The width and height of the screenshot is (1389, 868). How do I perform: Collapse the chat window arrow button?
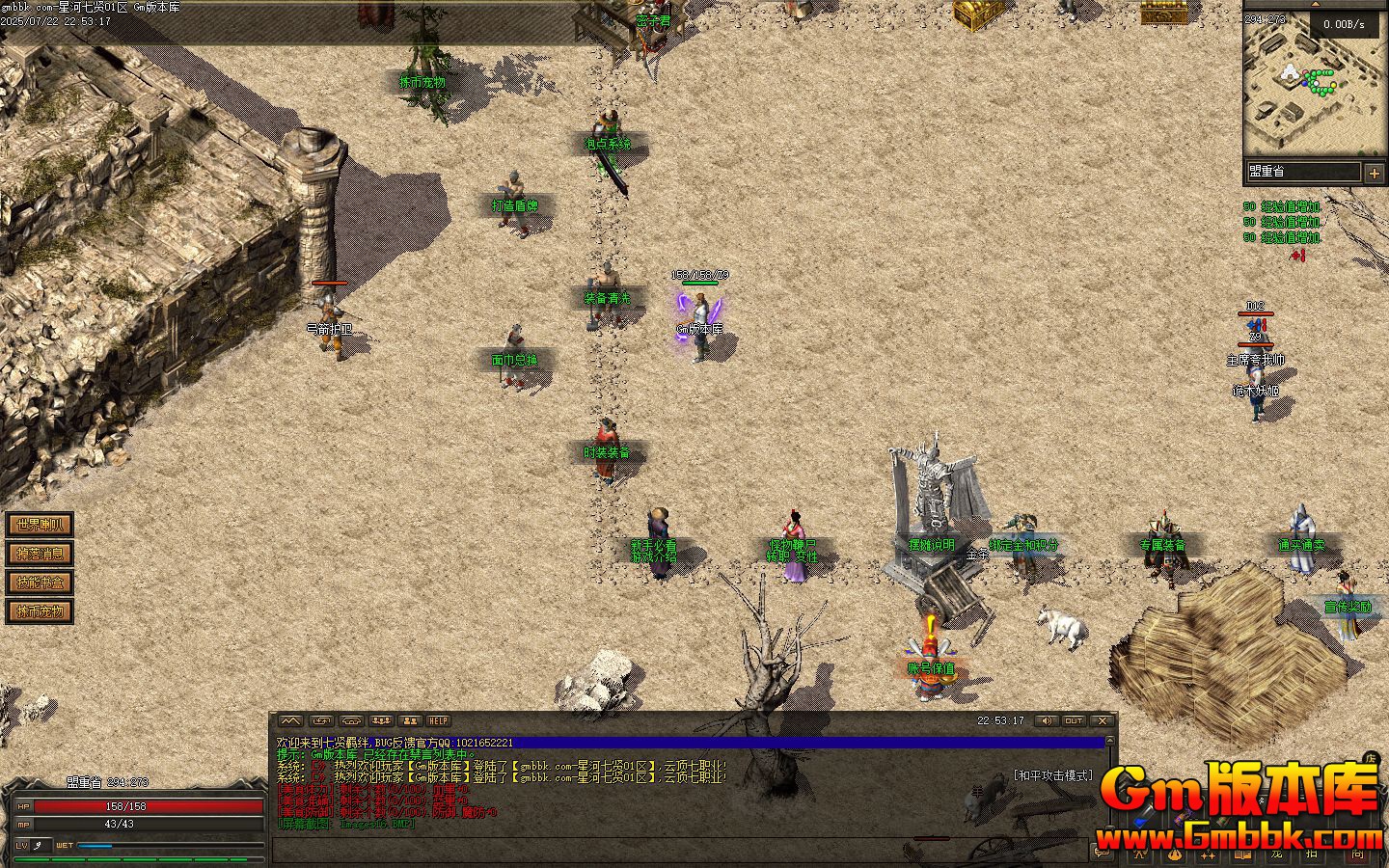pos(290,720)
